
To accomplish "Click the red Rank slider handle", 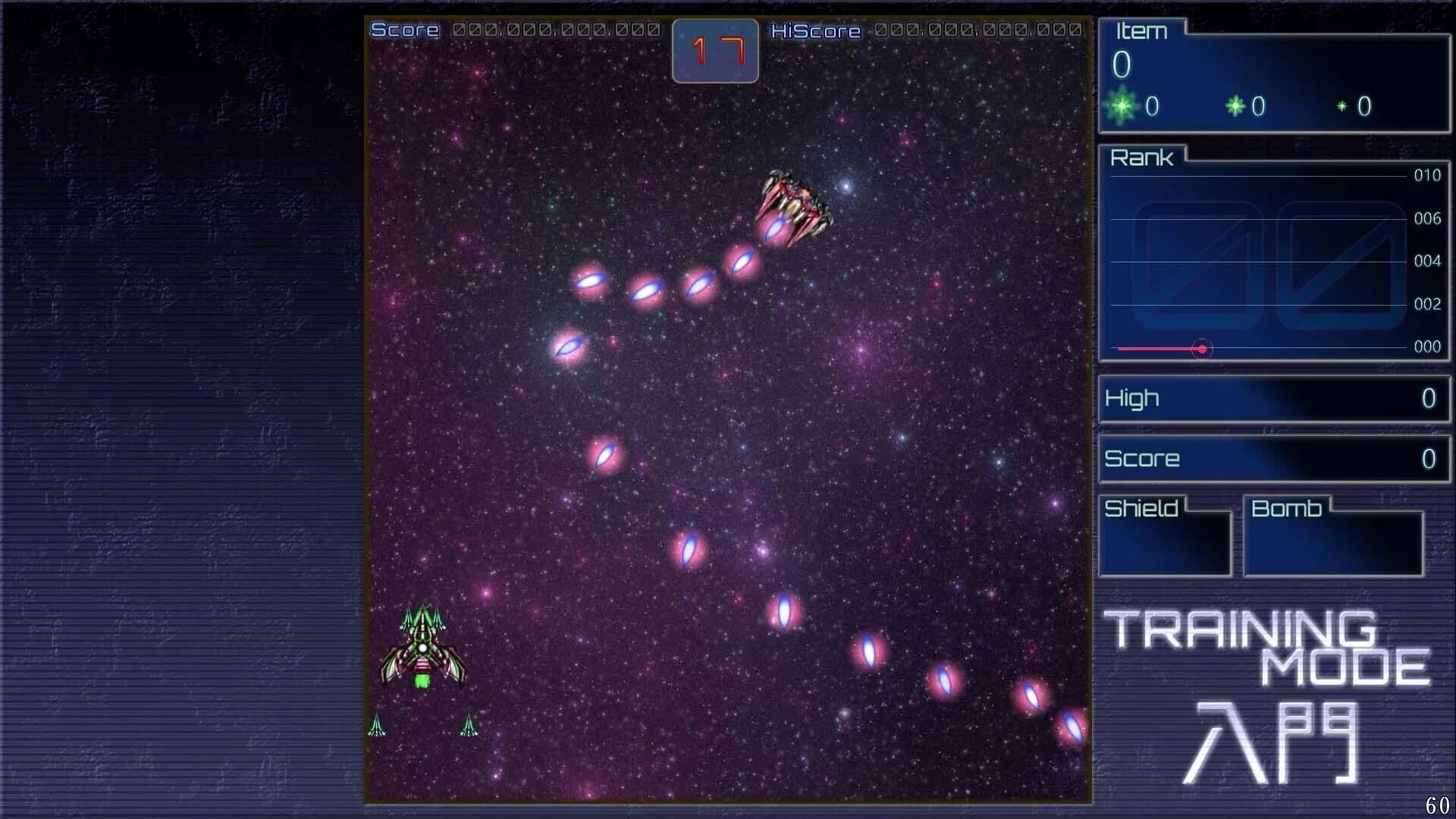I will point(1203,348).
